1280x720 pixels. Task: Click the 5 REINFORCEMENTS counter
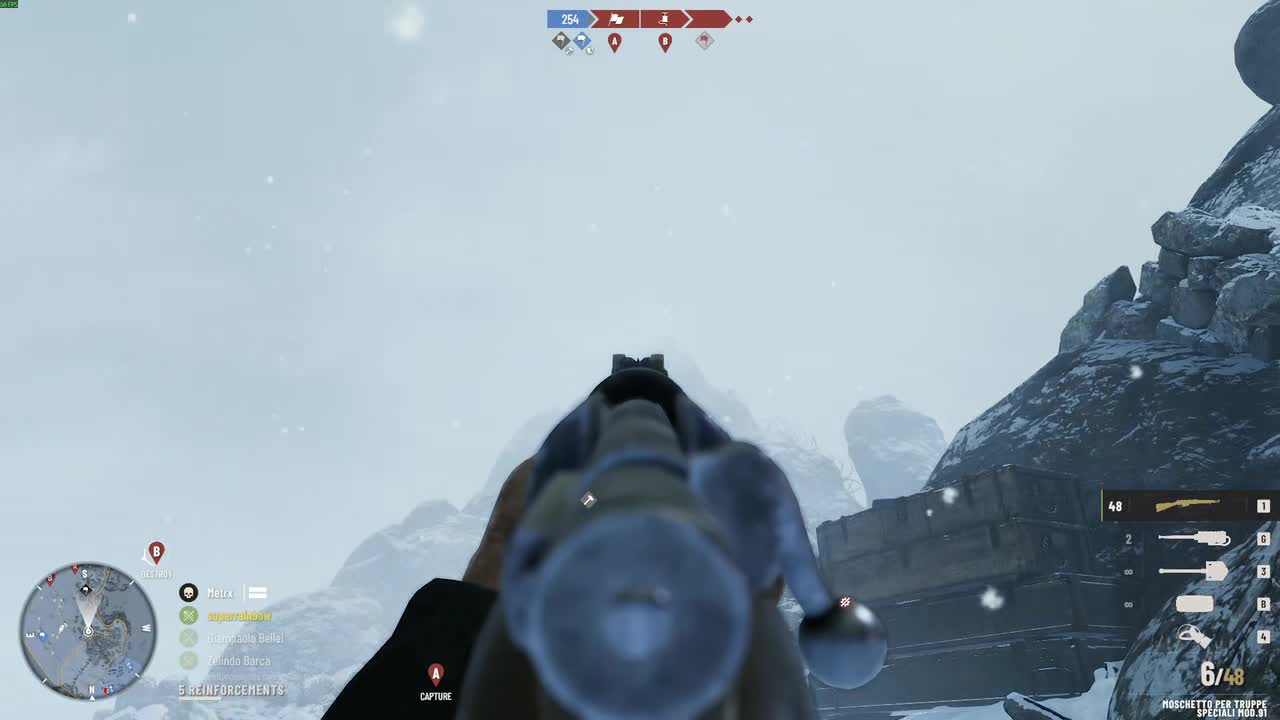click(x=232, y=690)
